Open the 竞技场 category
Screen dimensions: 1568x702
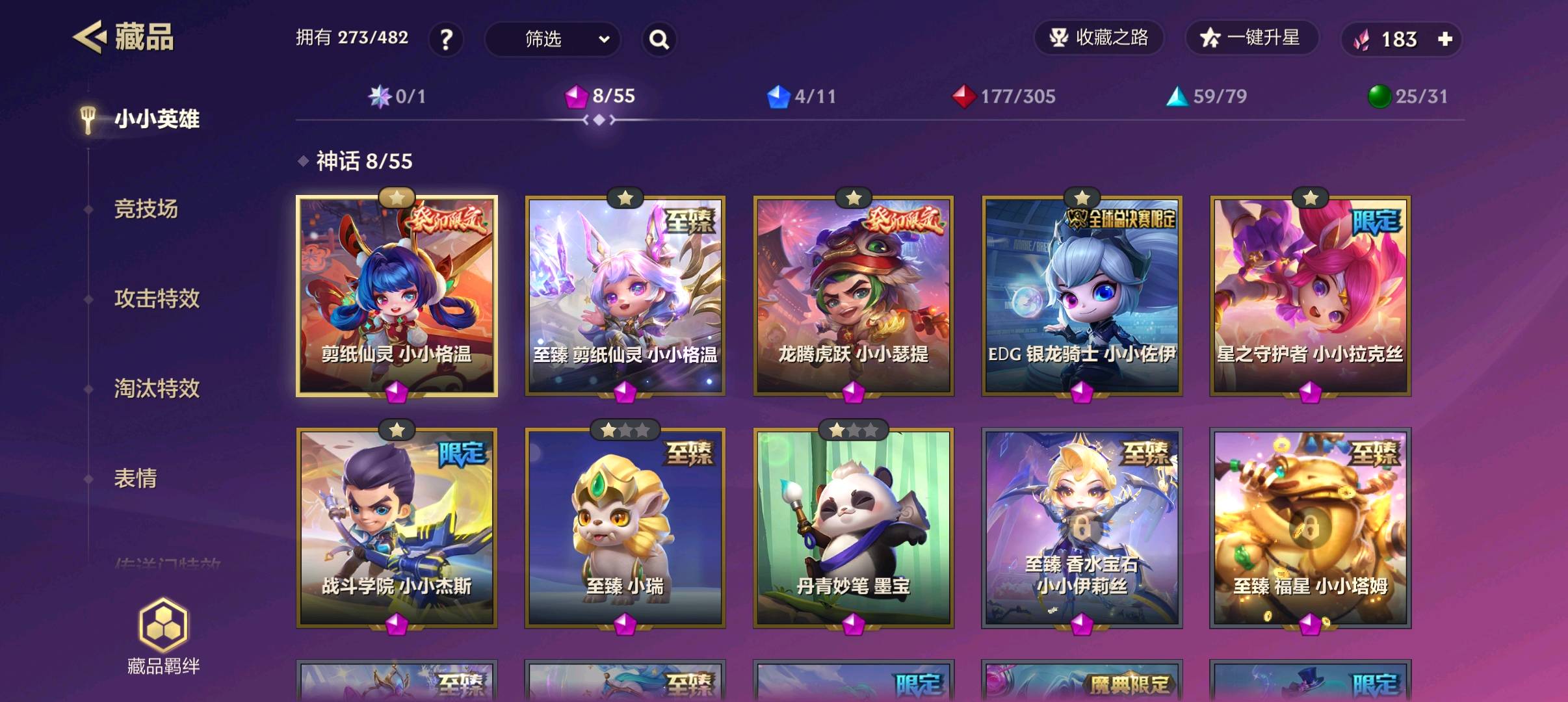146,209
